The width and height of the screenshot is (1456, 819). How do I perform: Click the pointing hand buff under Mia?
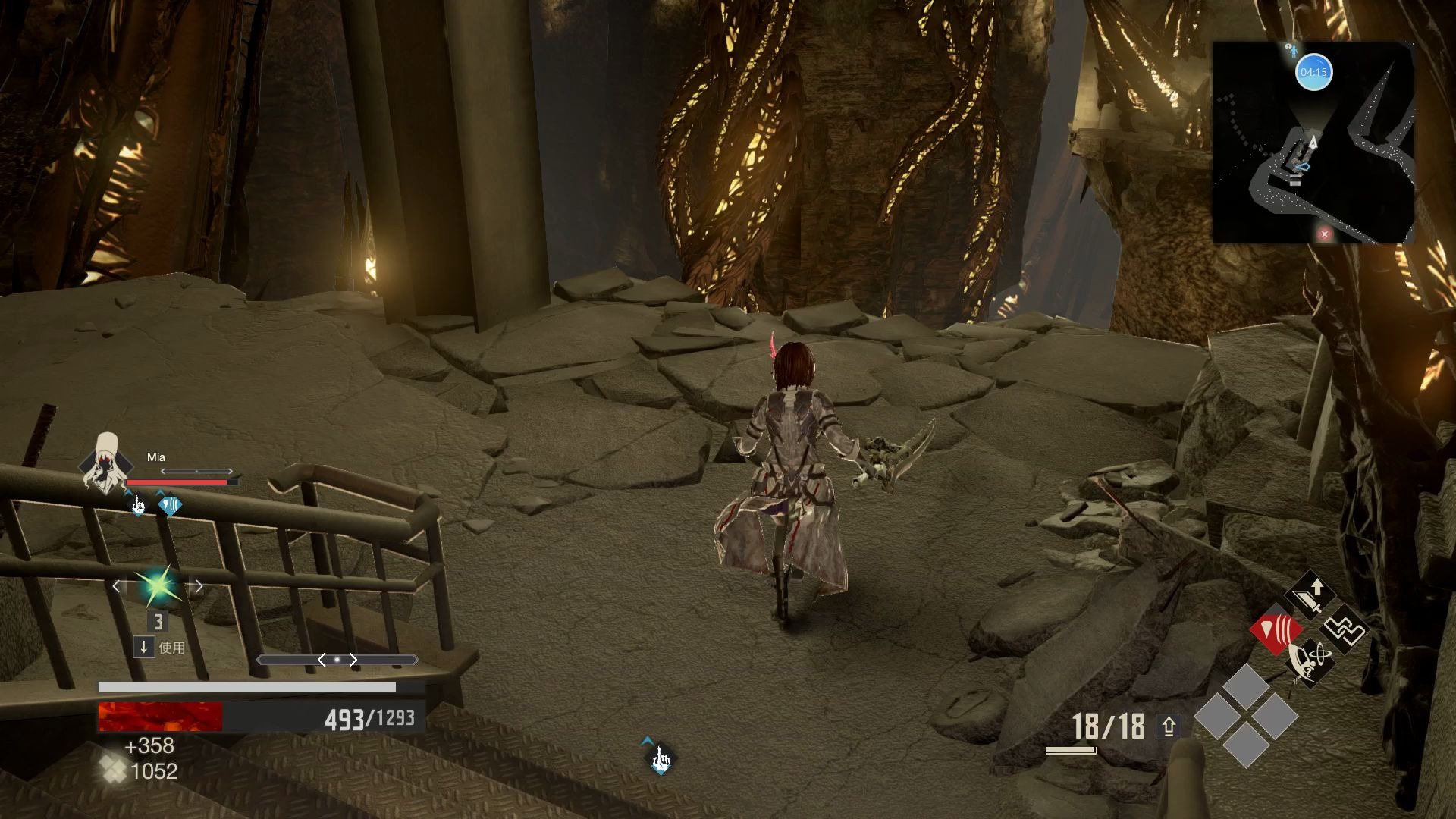point(138,506)
